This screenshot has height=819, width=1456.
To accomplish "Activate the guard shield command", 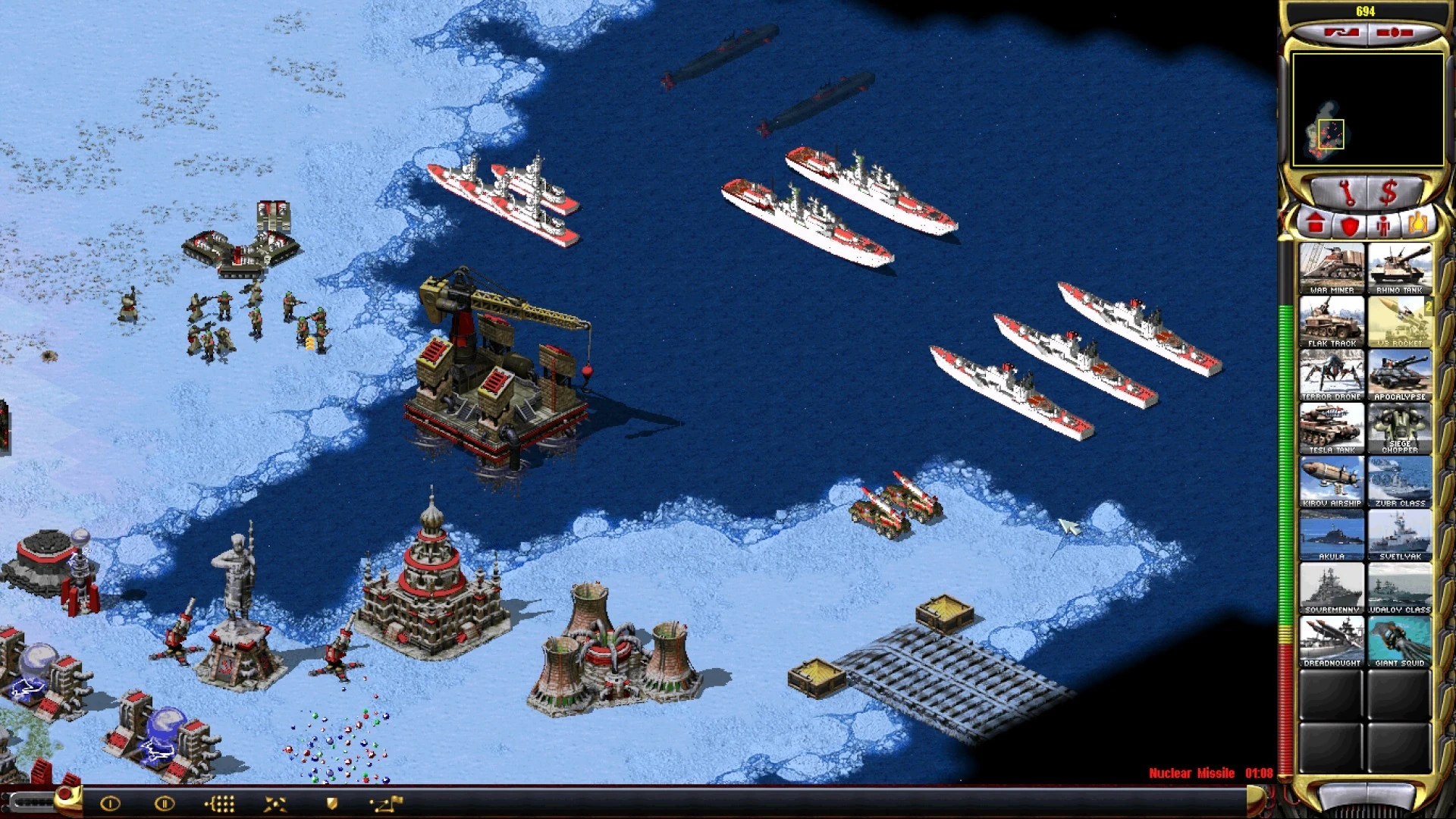I will point(331,804).
